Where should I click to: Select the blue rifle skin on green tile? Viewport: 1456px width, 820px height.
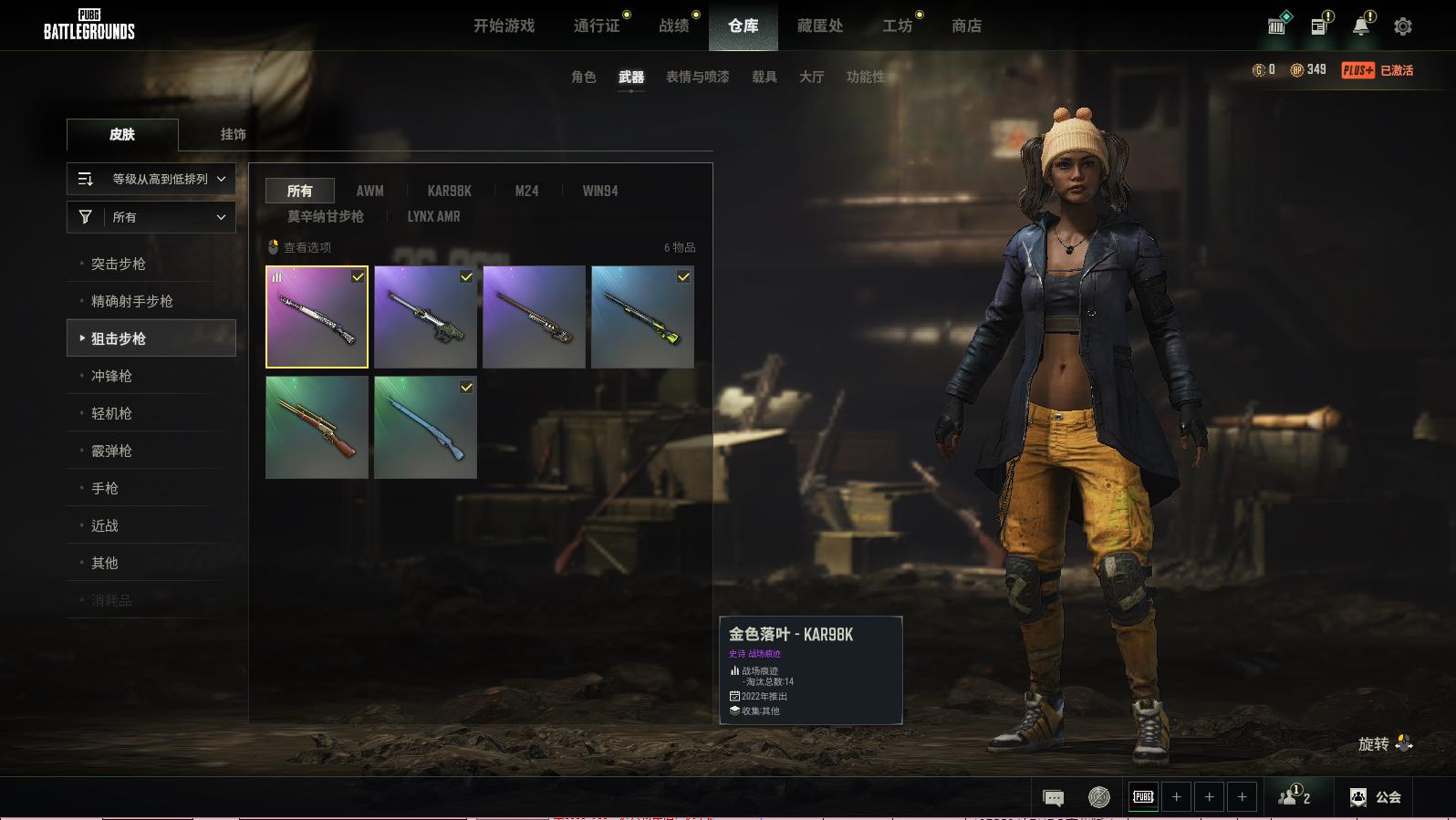[425, 428]
